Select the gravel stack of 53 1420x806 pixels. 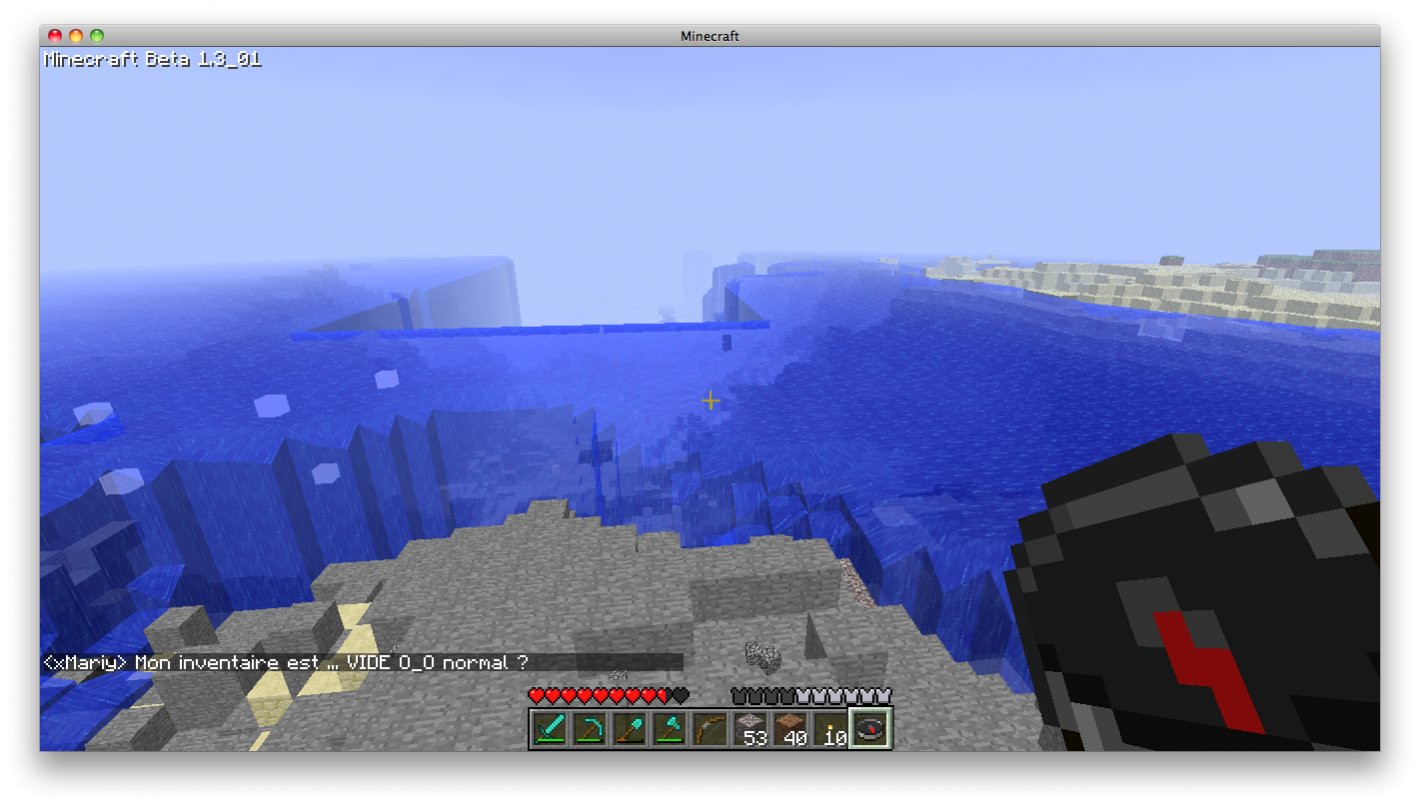click(x=749, y=728)
